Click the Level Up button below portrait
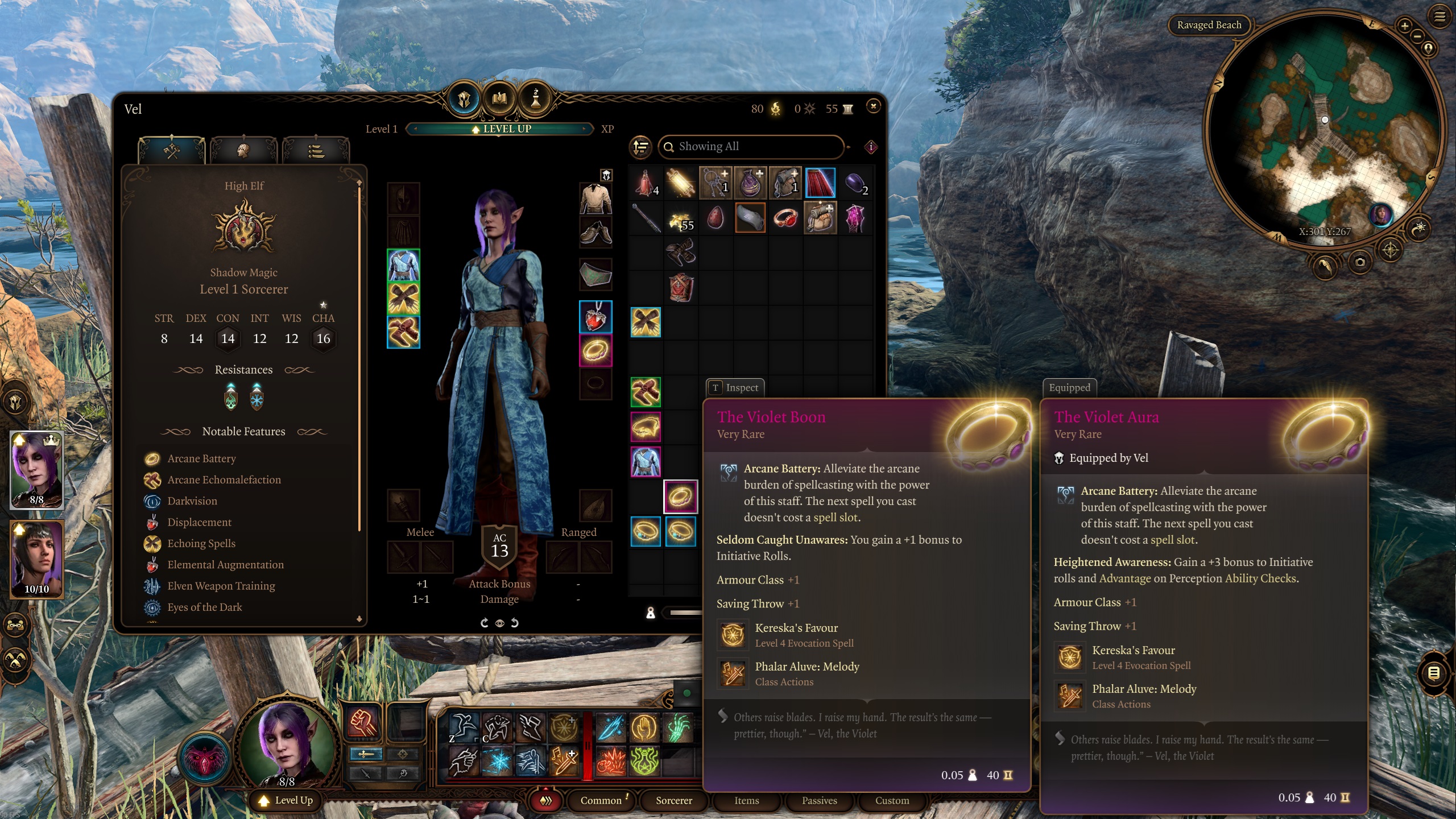Screen dimensions: 1456x819 tap(287, 800)
